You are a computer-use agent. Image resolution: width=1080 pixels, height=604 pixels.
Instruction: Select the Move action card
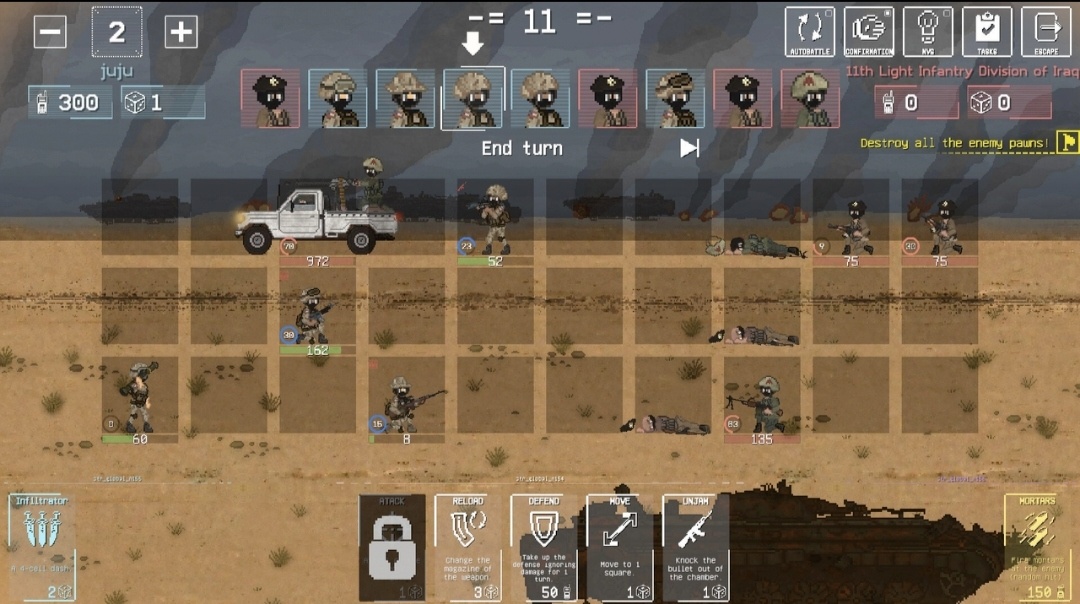(x=620, y=547)
